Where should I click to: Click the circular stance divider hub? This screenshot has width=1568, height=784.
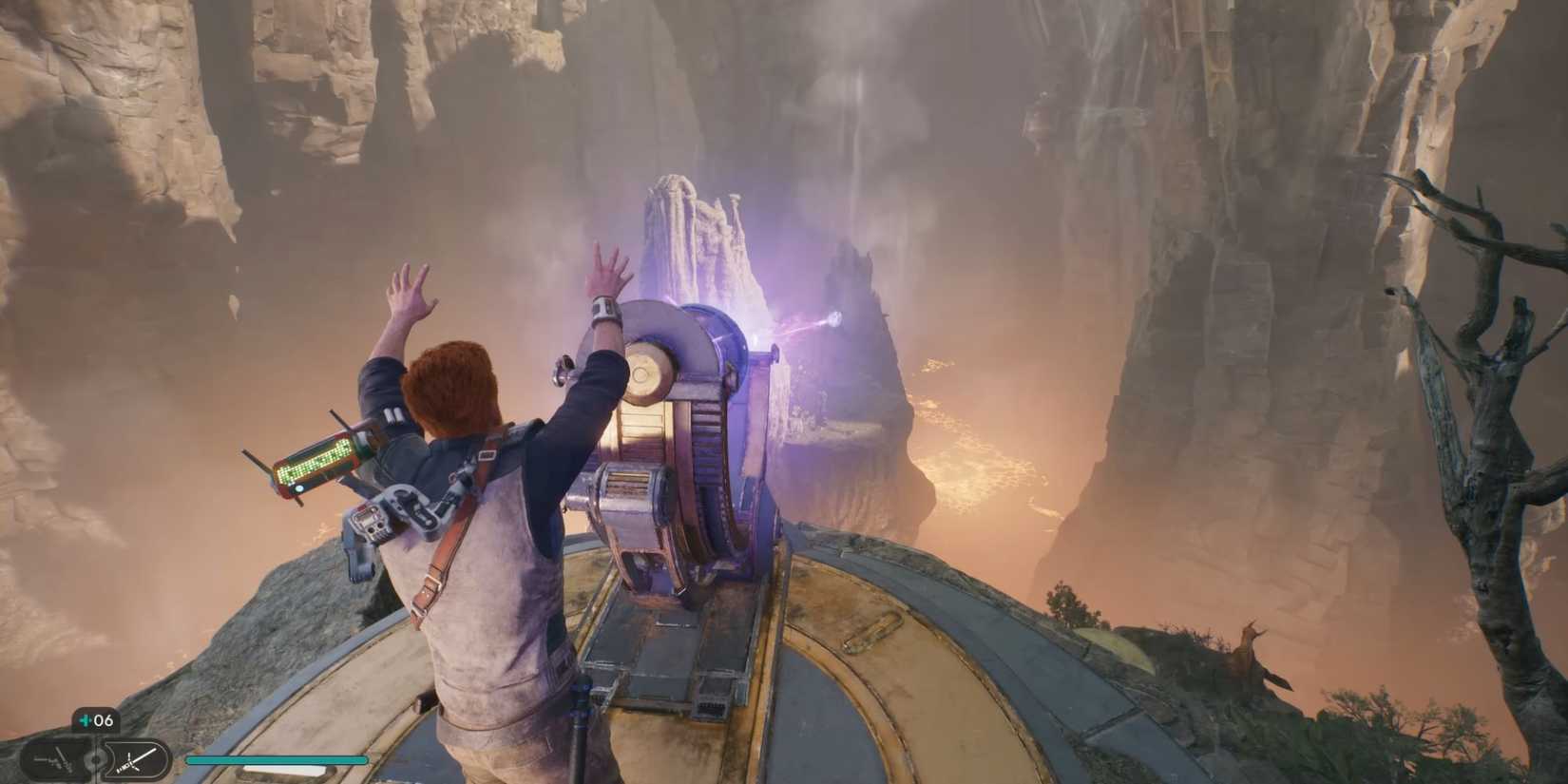[x=95, y=760]
